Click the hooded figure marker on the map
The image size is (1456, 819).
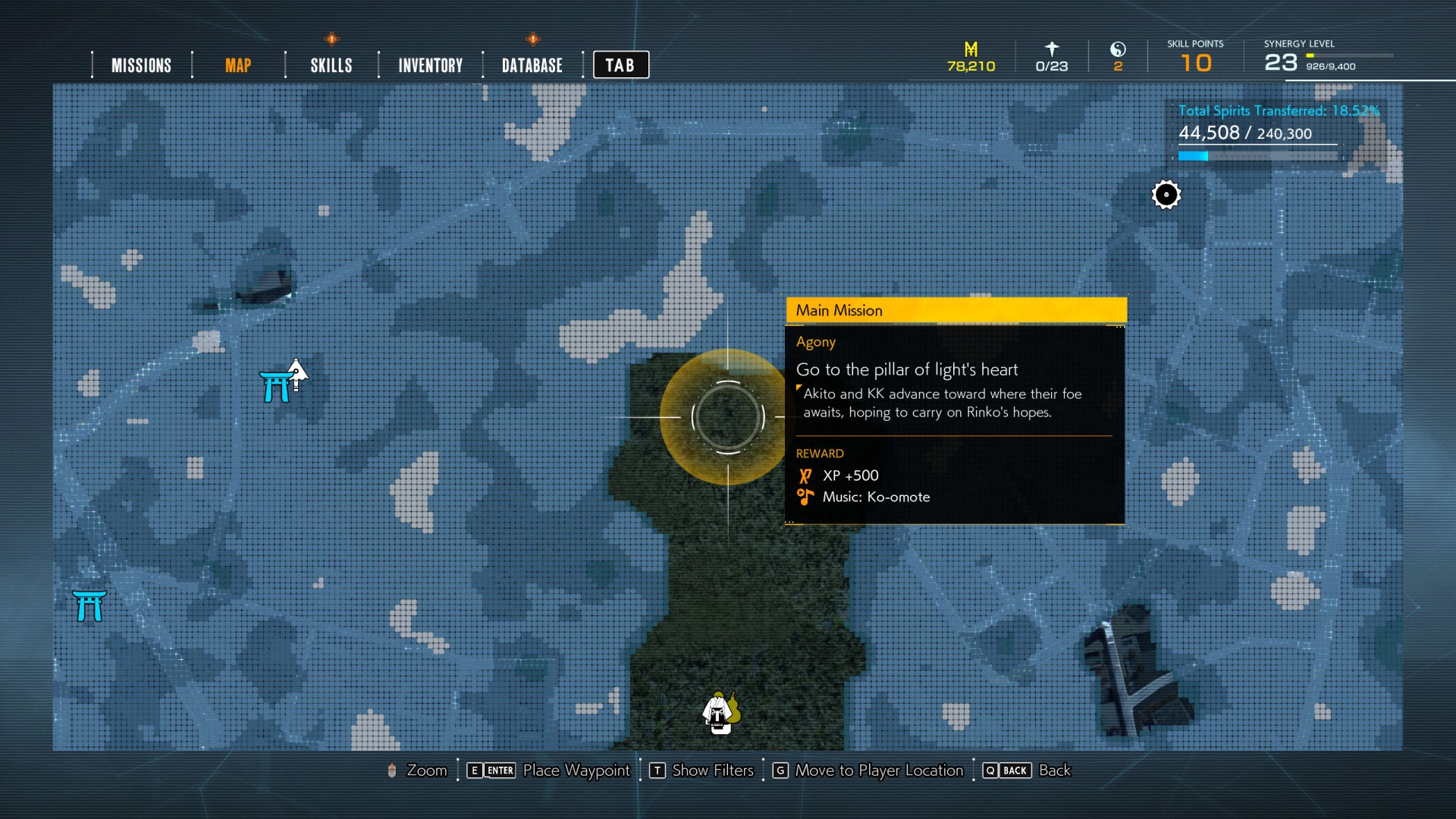719,713
